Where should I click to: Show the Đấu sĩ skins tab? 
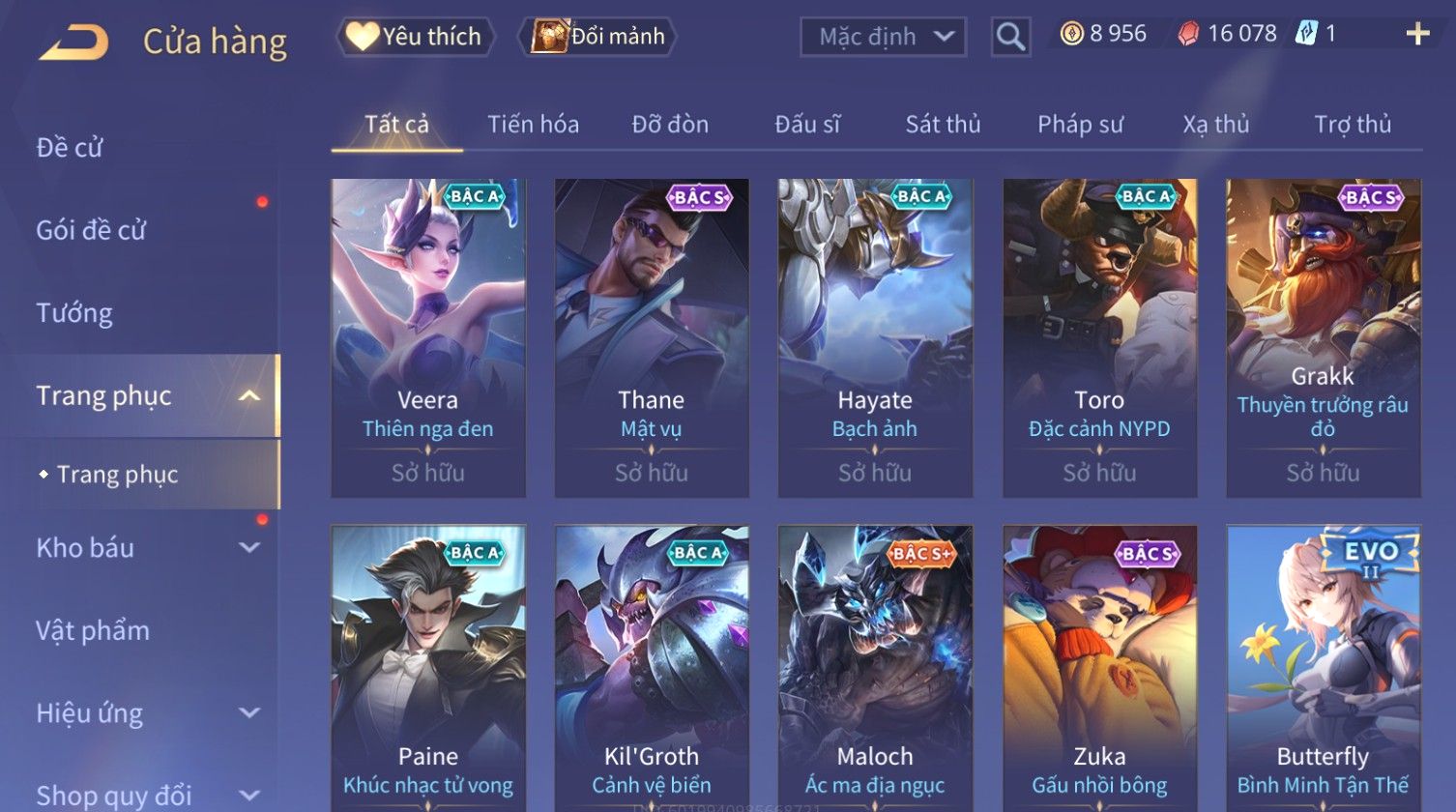pyautogui.click(x=807, y=125)
